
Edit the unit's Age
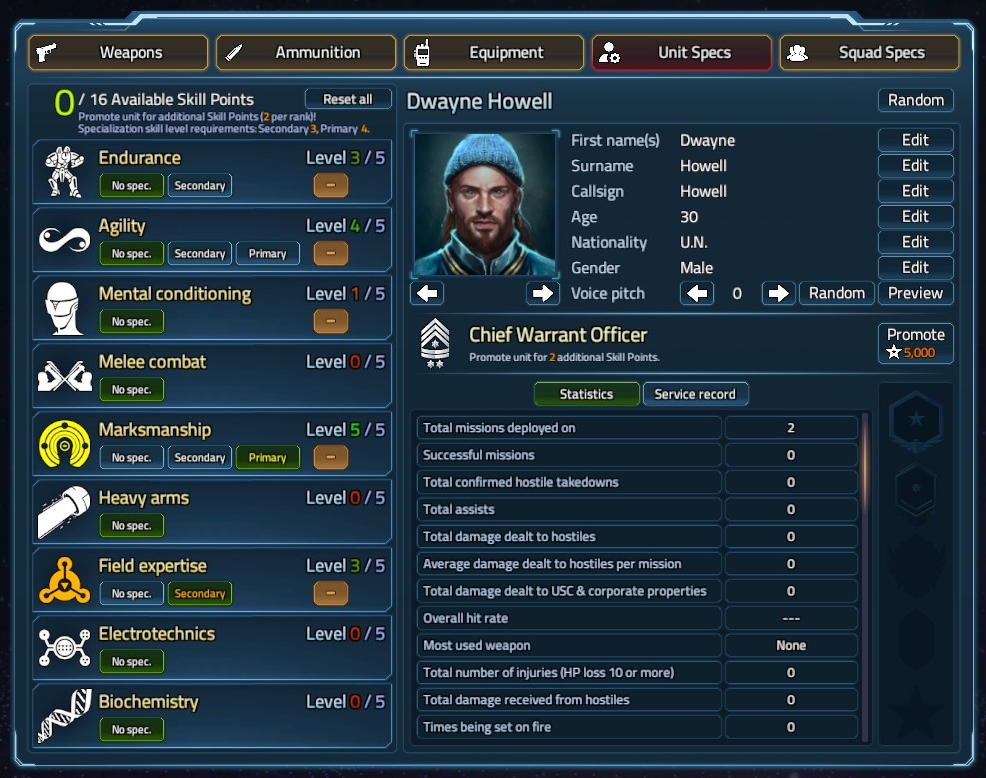click(915, 217)
